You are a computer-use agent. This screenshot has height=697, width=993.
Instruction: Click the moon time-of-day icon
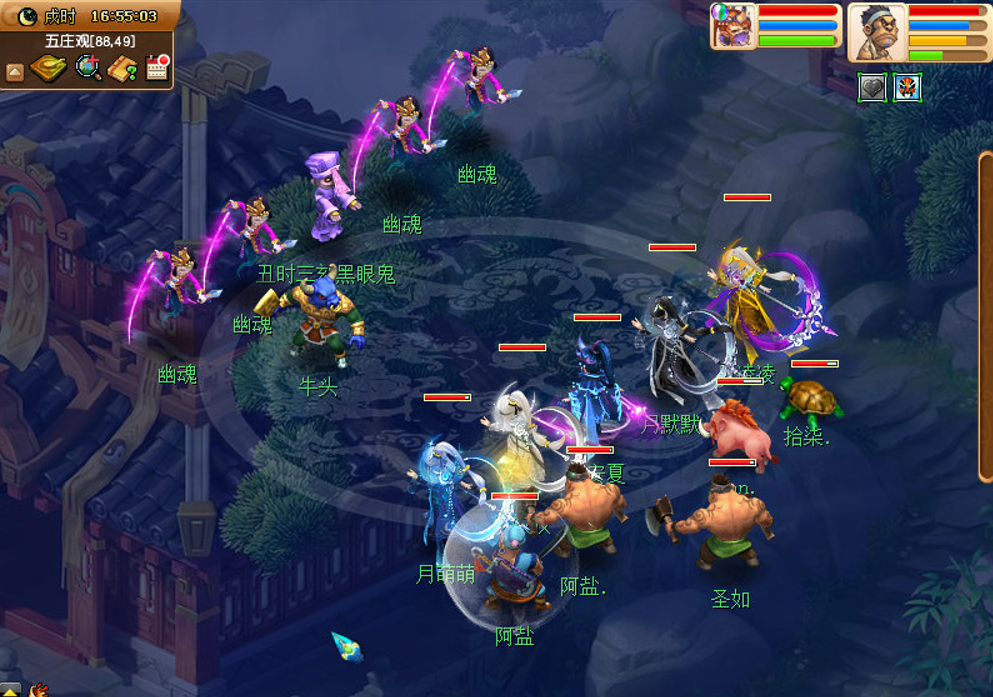[x=27, y=16]
